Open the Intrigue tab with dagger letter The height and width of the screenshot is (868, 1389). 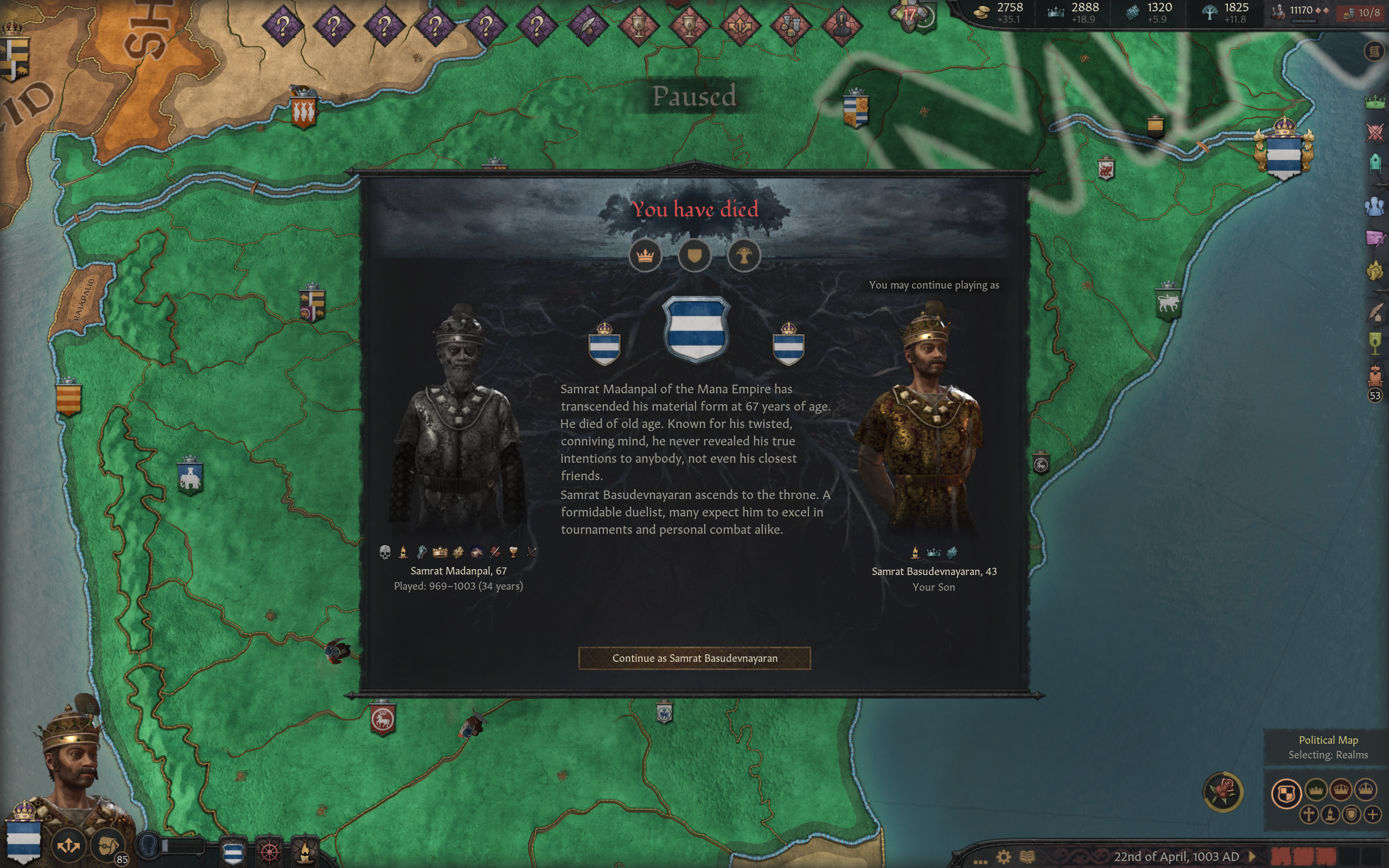(x=1375, y=238)
